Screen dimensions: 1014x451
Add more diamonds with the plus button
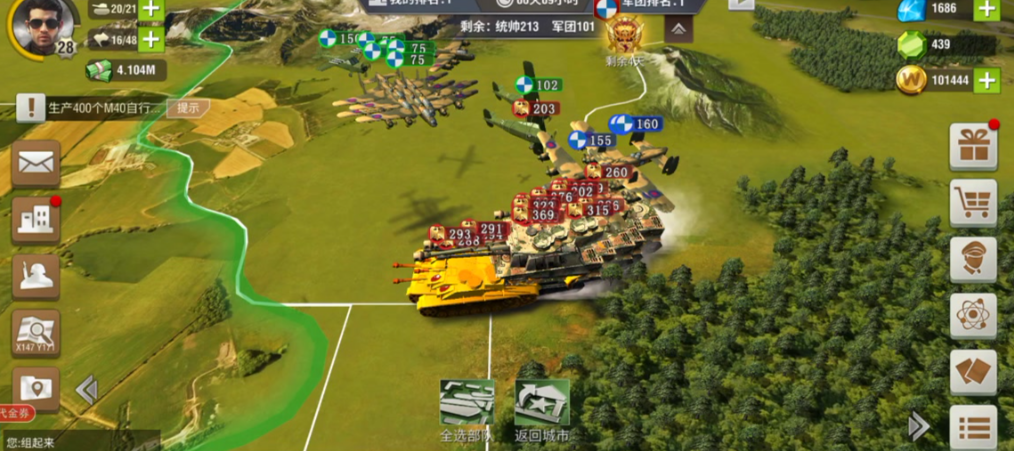986,10
